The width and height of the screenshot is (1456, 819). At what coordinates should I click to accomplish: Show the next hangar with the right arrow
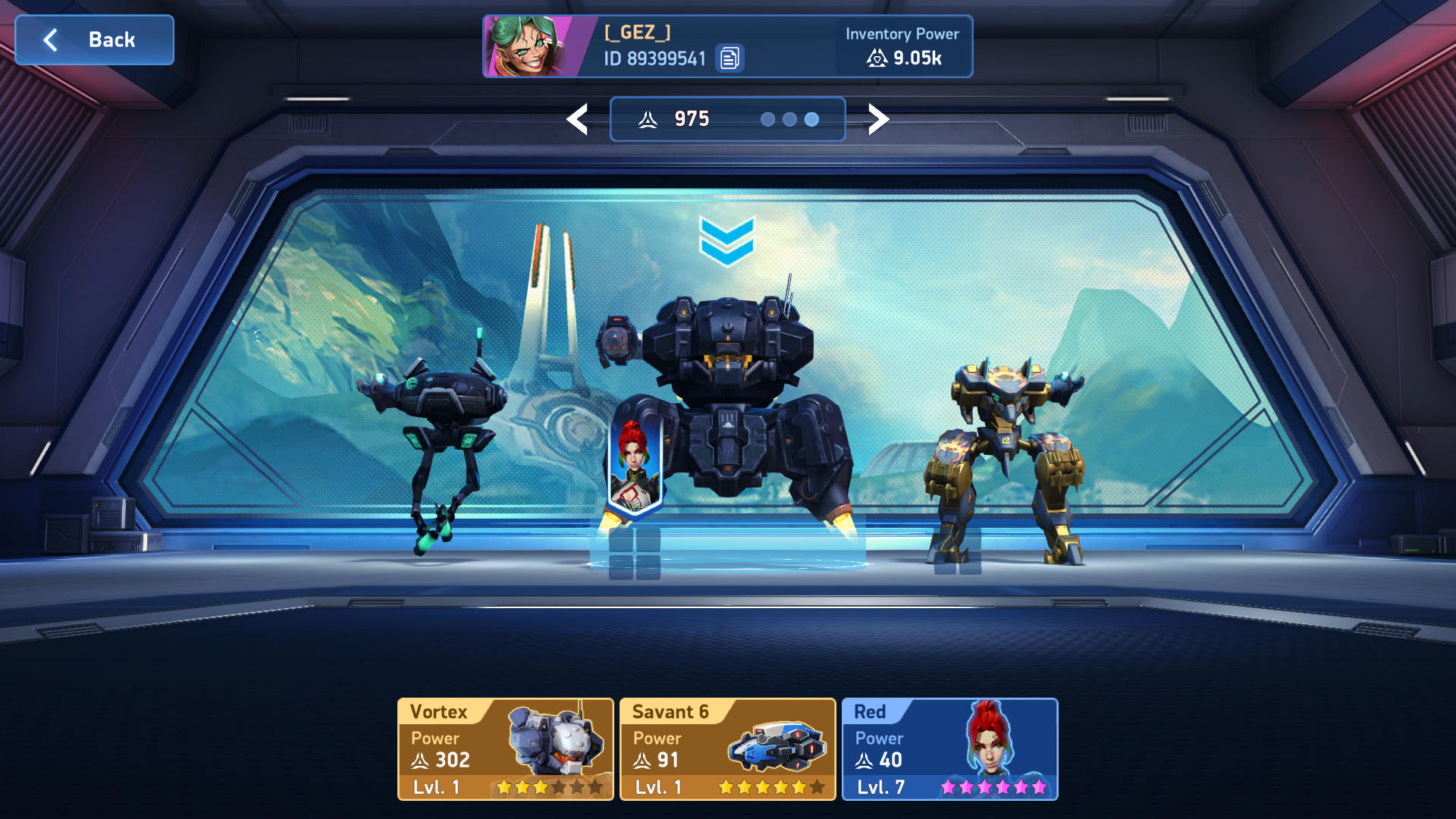(x=877, y=119)
